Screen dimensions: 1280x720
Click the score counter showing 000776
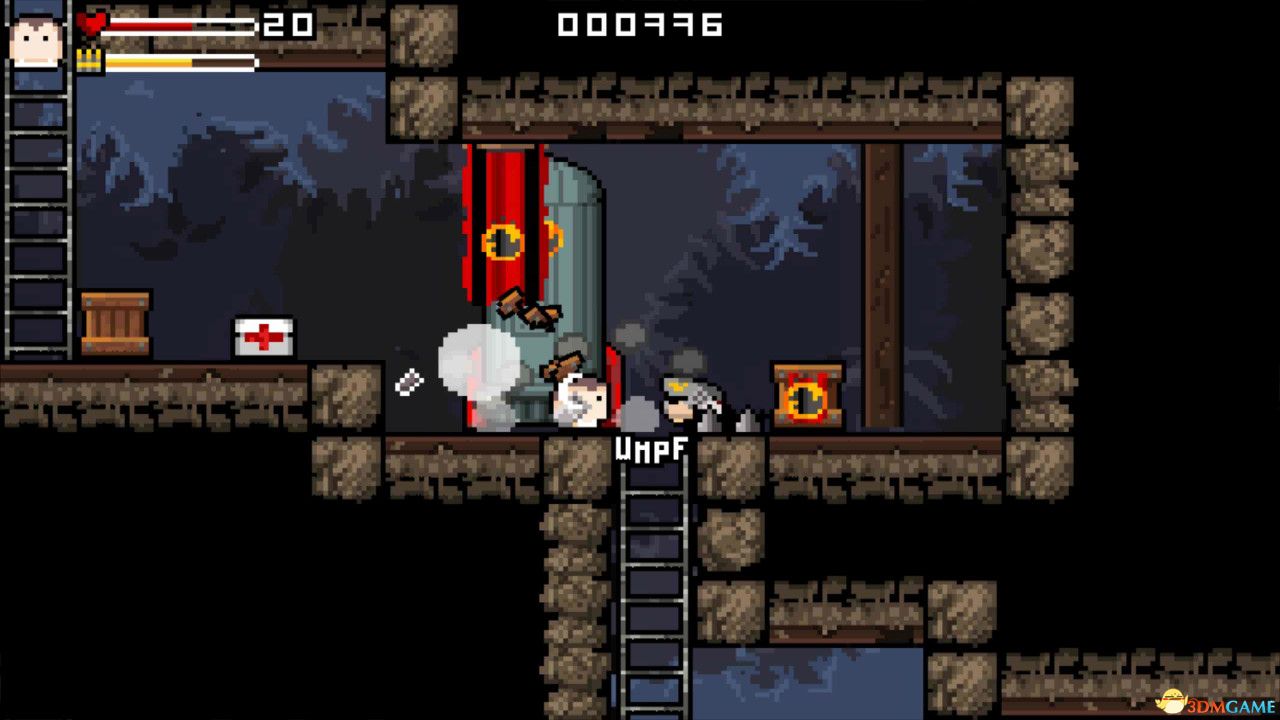tap(638, 26)
